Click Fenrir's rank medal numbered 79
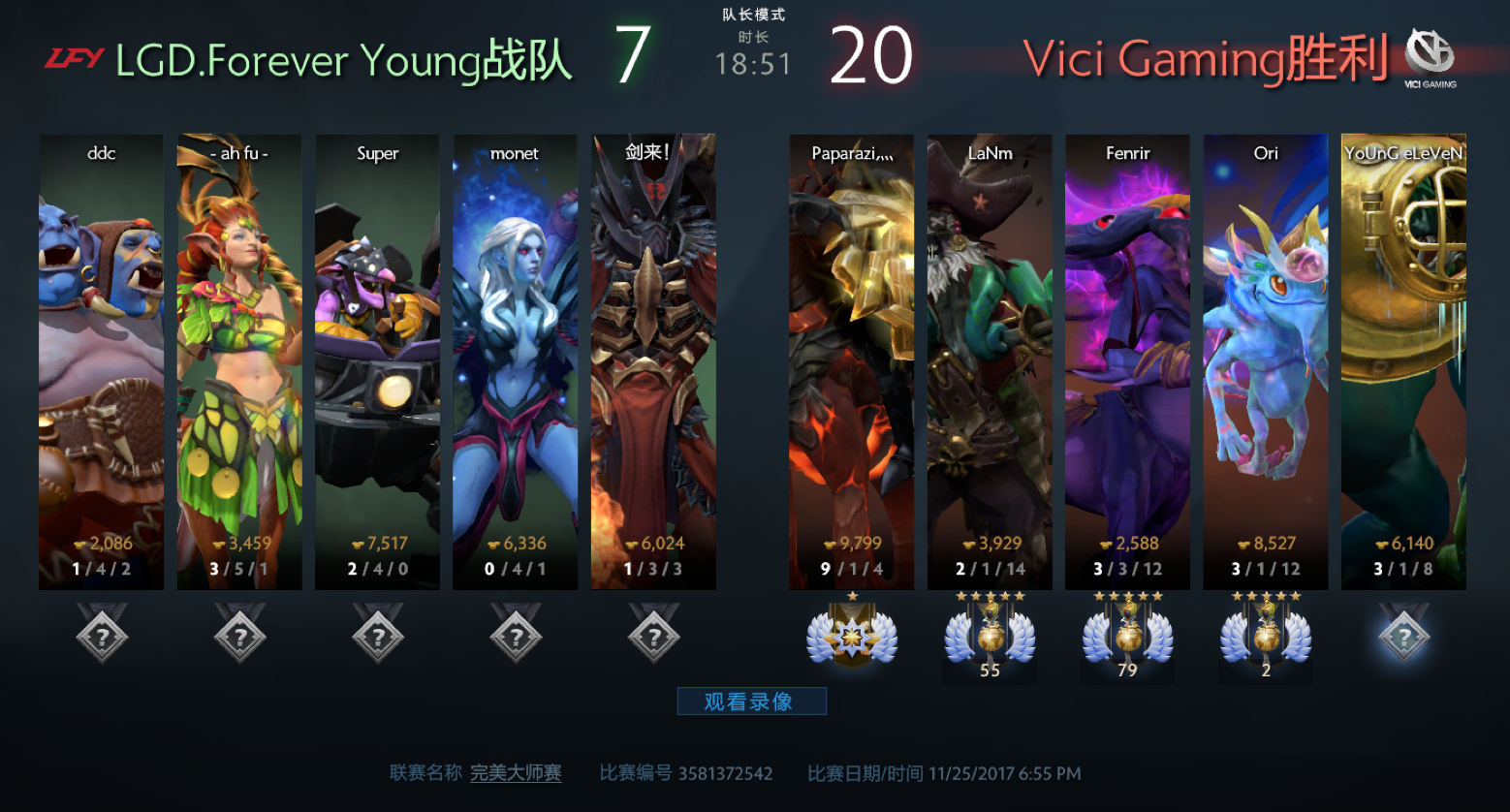1510x812 pixels. (x=1127, y=637)
